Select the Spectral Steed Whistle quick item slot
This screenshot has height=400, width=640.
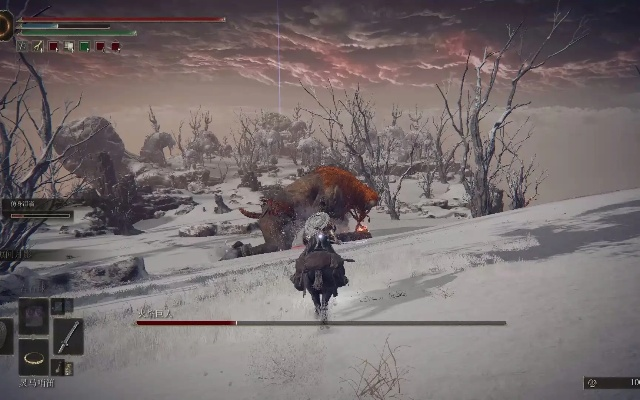coord(34,356)
